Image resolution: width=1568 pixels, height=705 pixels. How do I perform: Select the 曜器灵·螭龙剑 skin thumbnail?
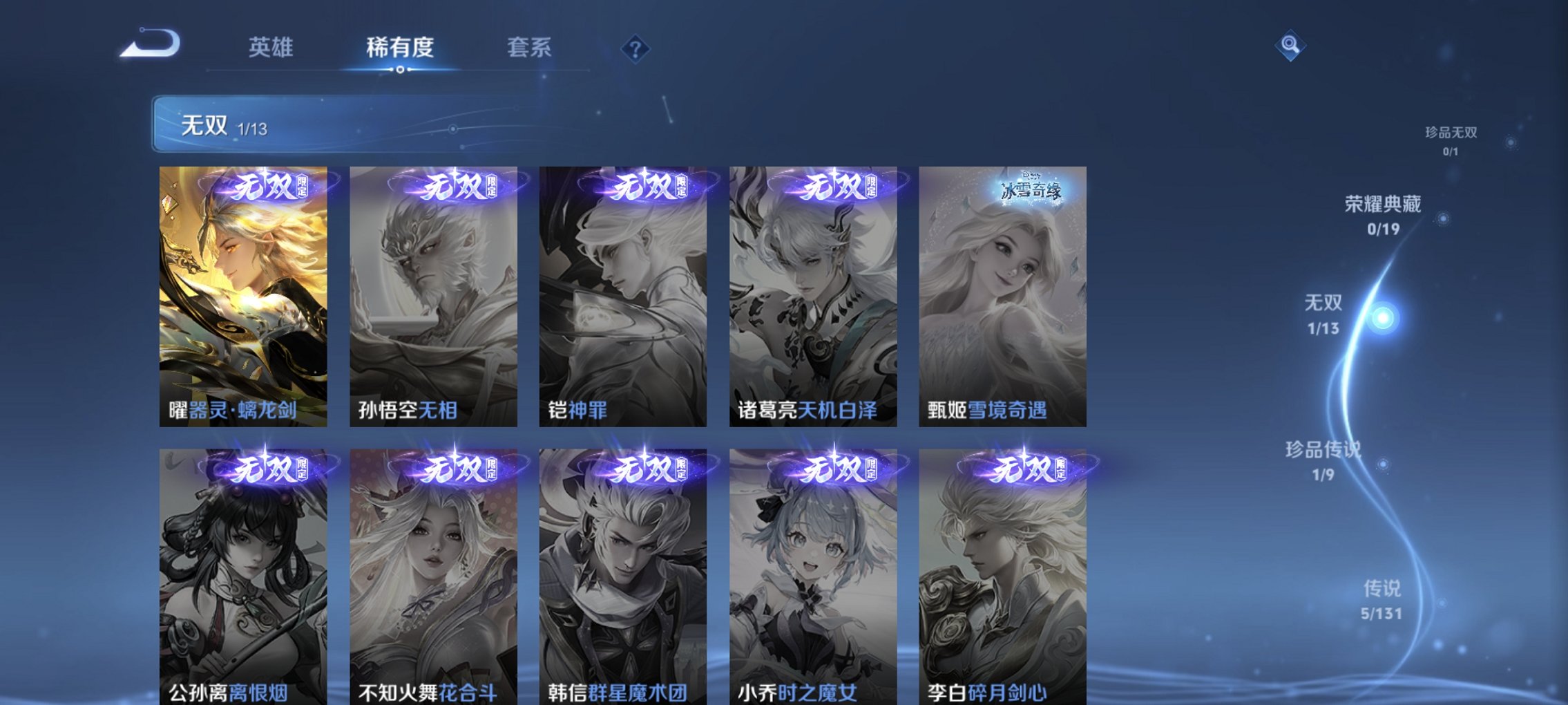(244, 297)
